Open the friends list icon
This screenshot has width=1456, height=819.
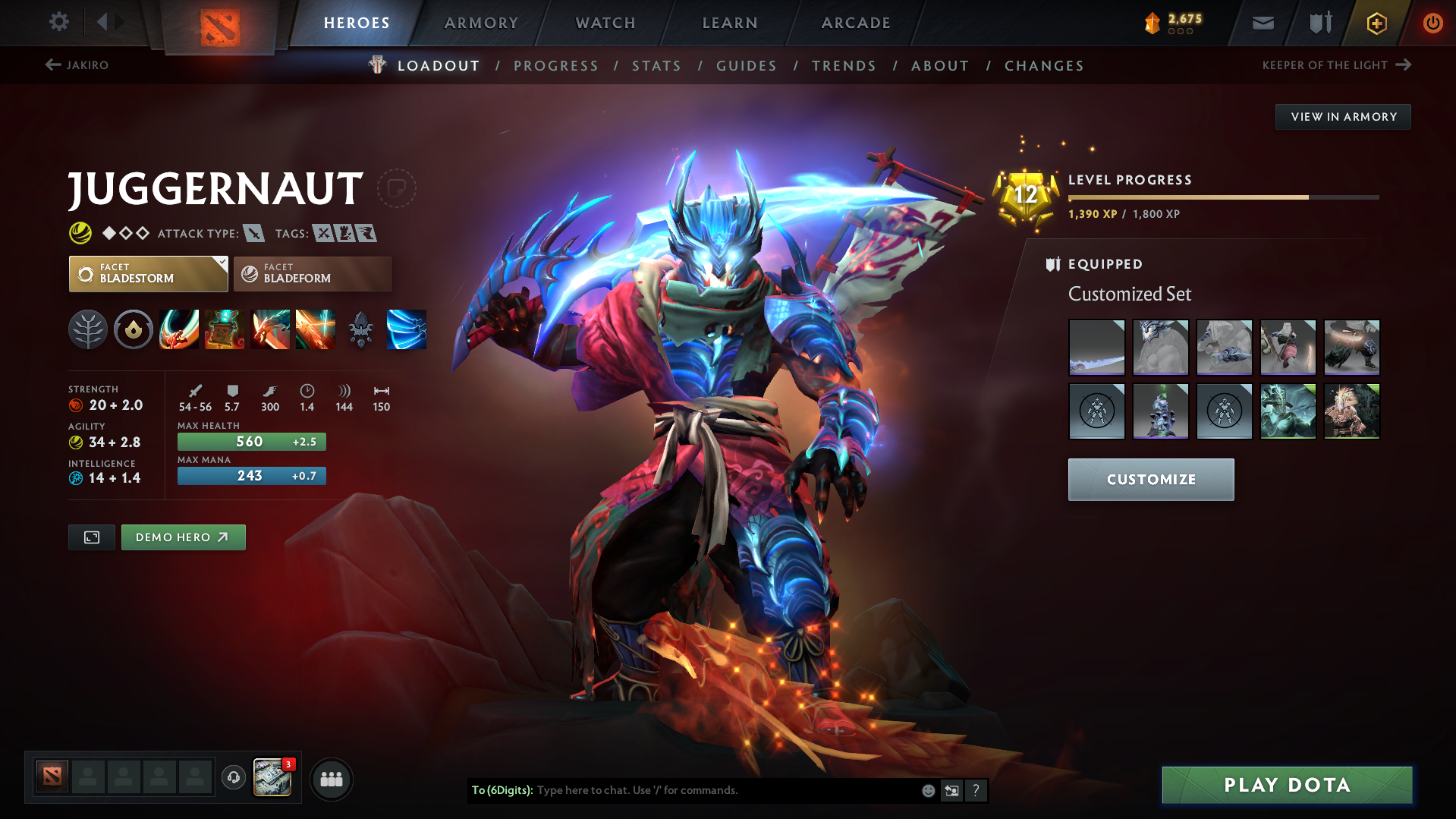[331, 779]
